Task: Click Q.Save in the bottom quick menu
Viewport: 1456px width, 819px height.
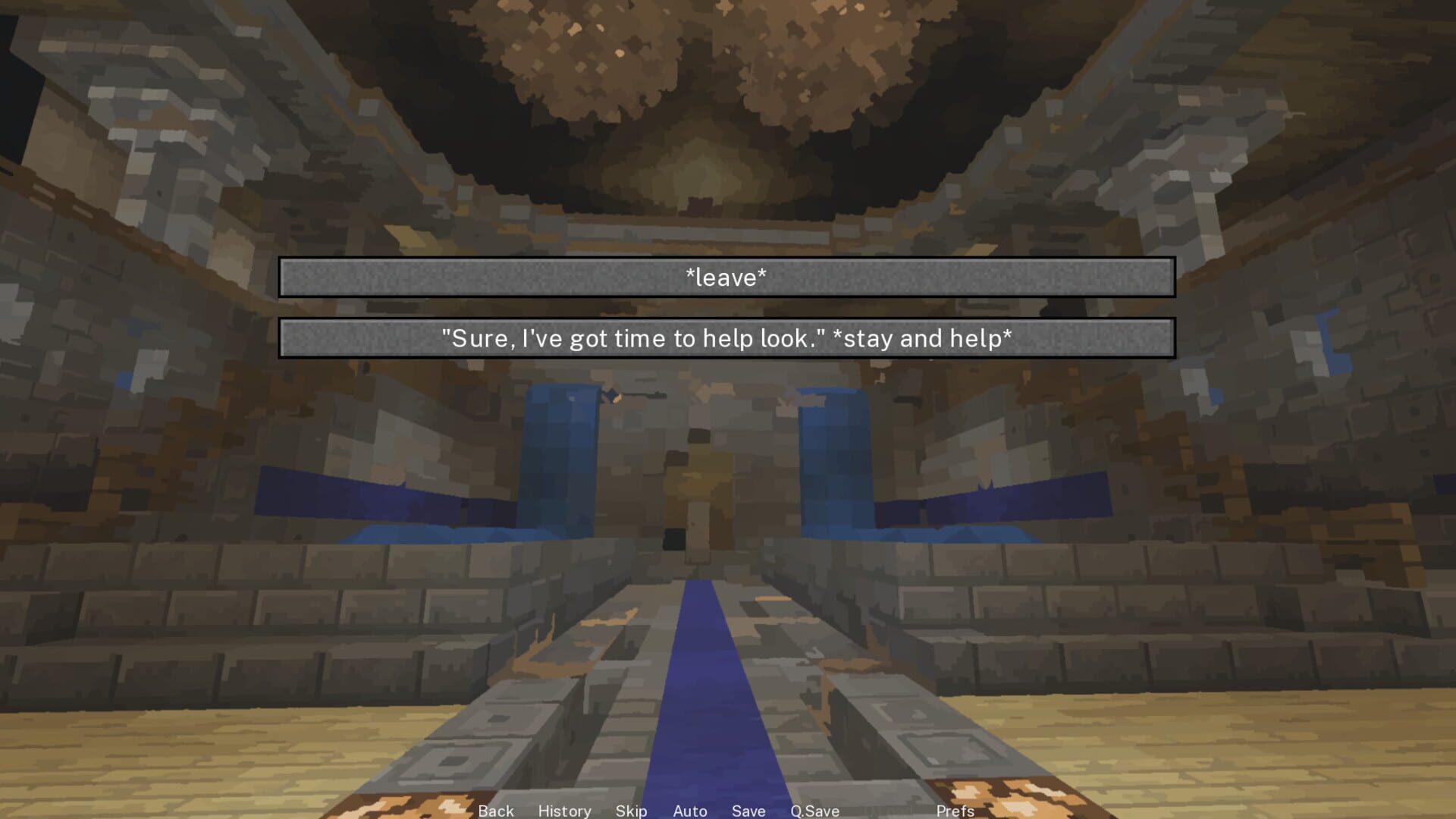Action: [x=814, y=811]
